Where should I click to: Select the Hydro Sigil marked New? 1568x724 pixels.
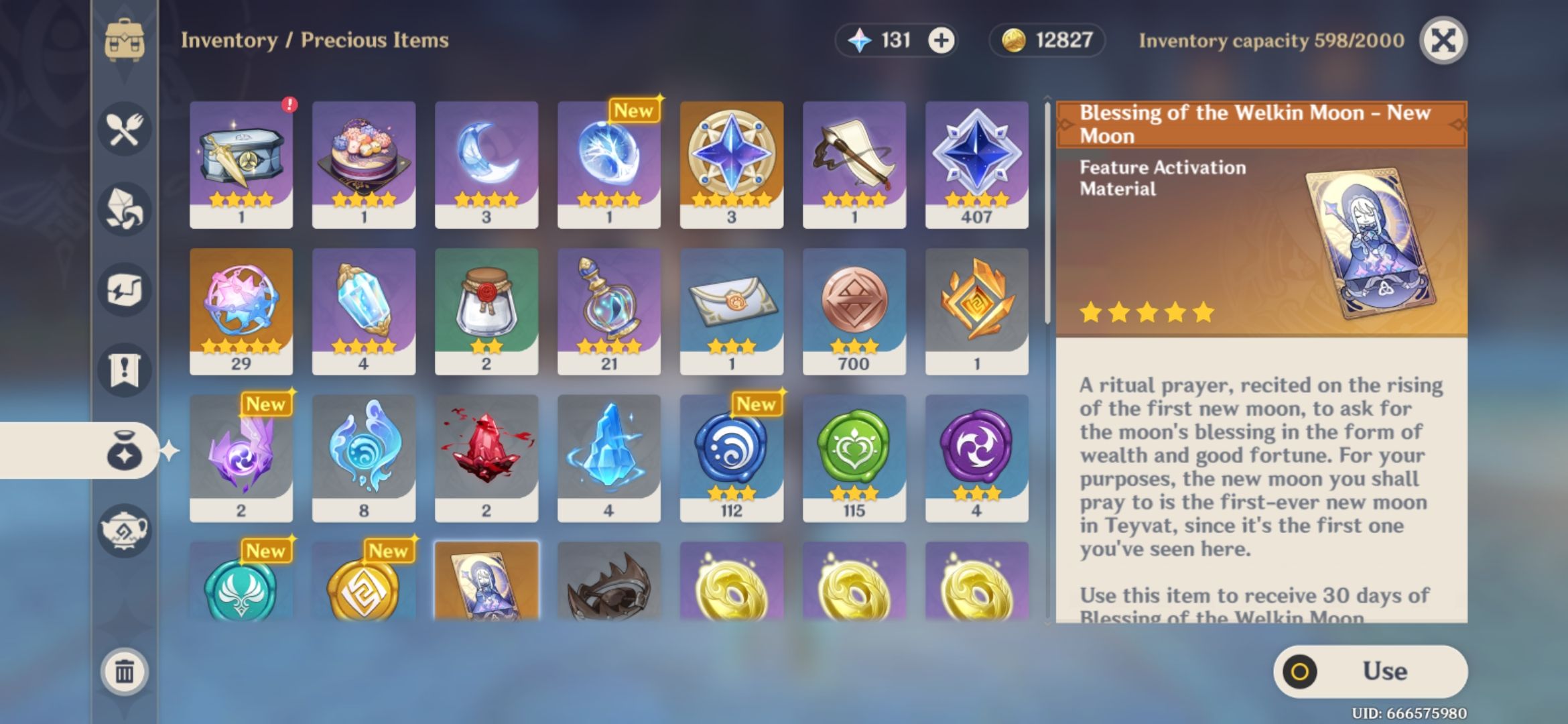732,456
